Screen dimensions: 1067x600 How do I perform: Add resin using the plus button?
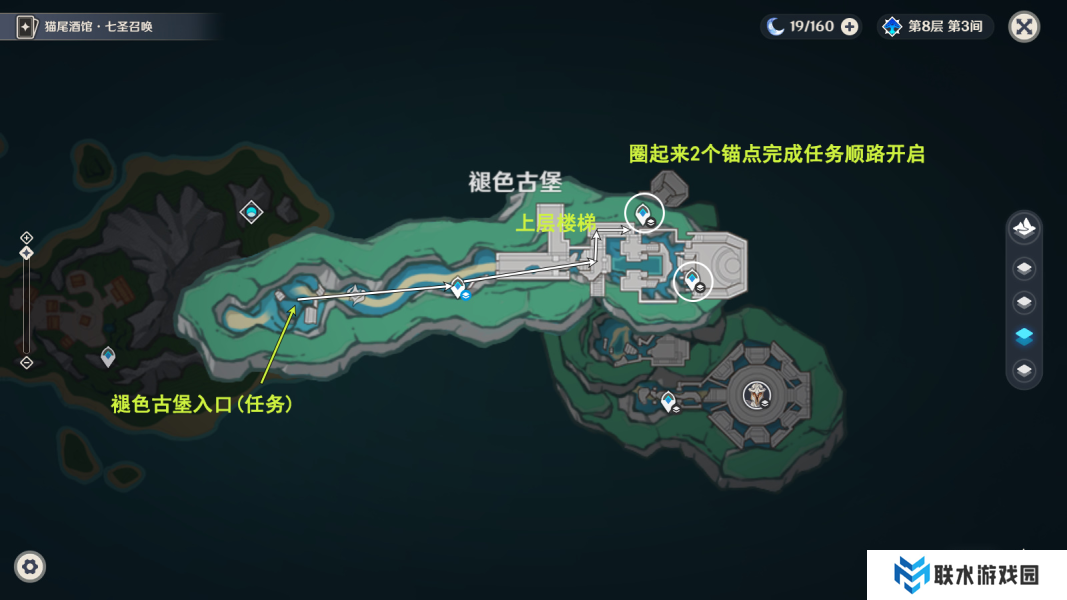click(850, 27)
